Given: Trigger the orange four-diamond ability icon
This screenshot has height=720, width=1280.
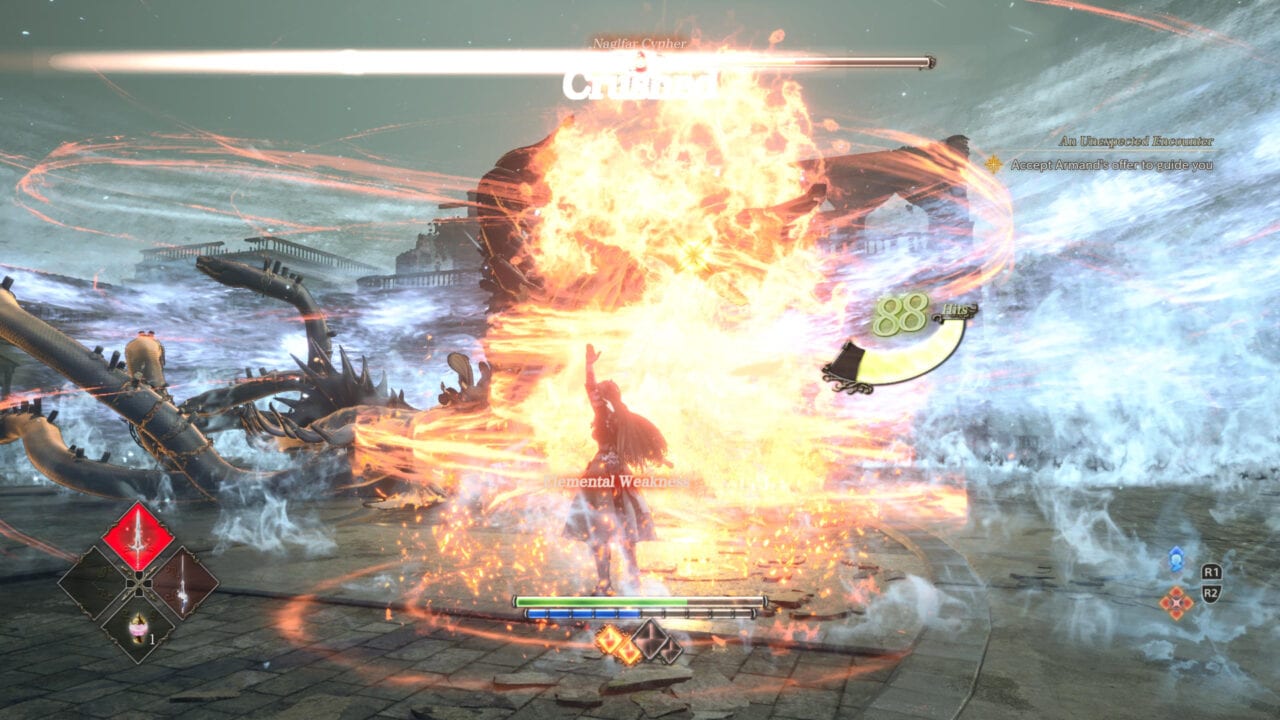Looking at the screenshot, I should click(x=1176, y=602).
